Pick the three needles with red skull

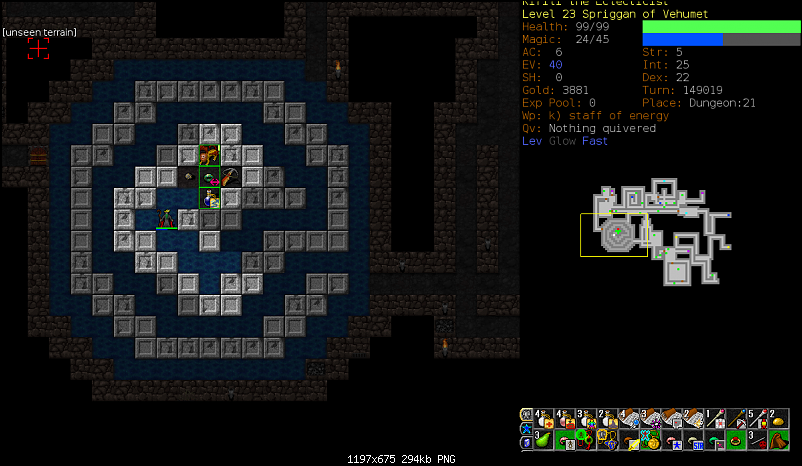click(x=759, y=438)
